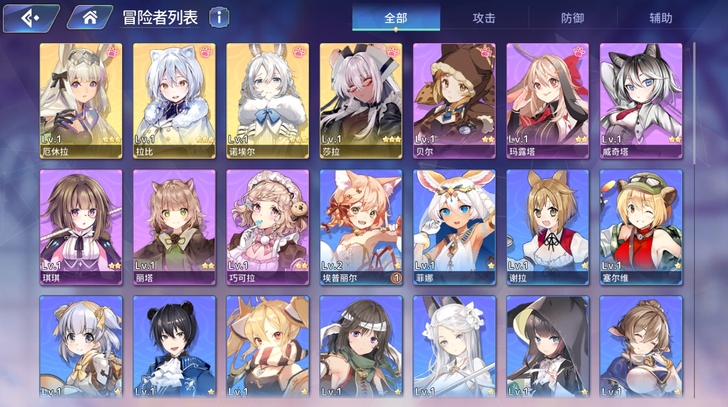This screenshot has height=407, width=728.
Task: Choose the 拉比 character card
Action: coord(174,98)
